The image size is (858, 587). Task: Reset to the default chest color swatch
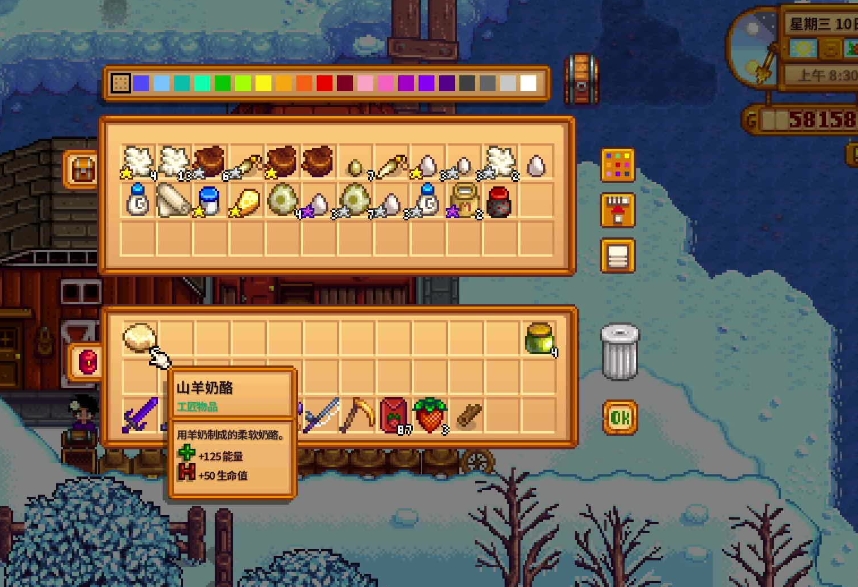coord(120,83)
